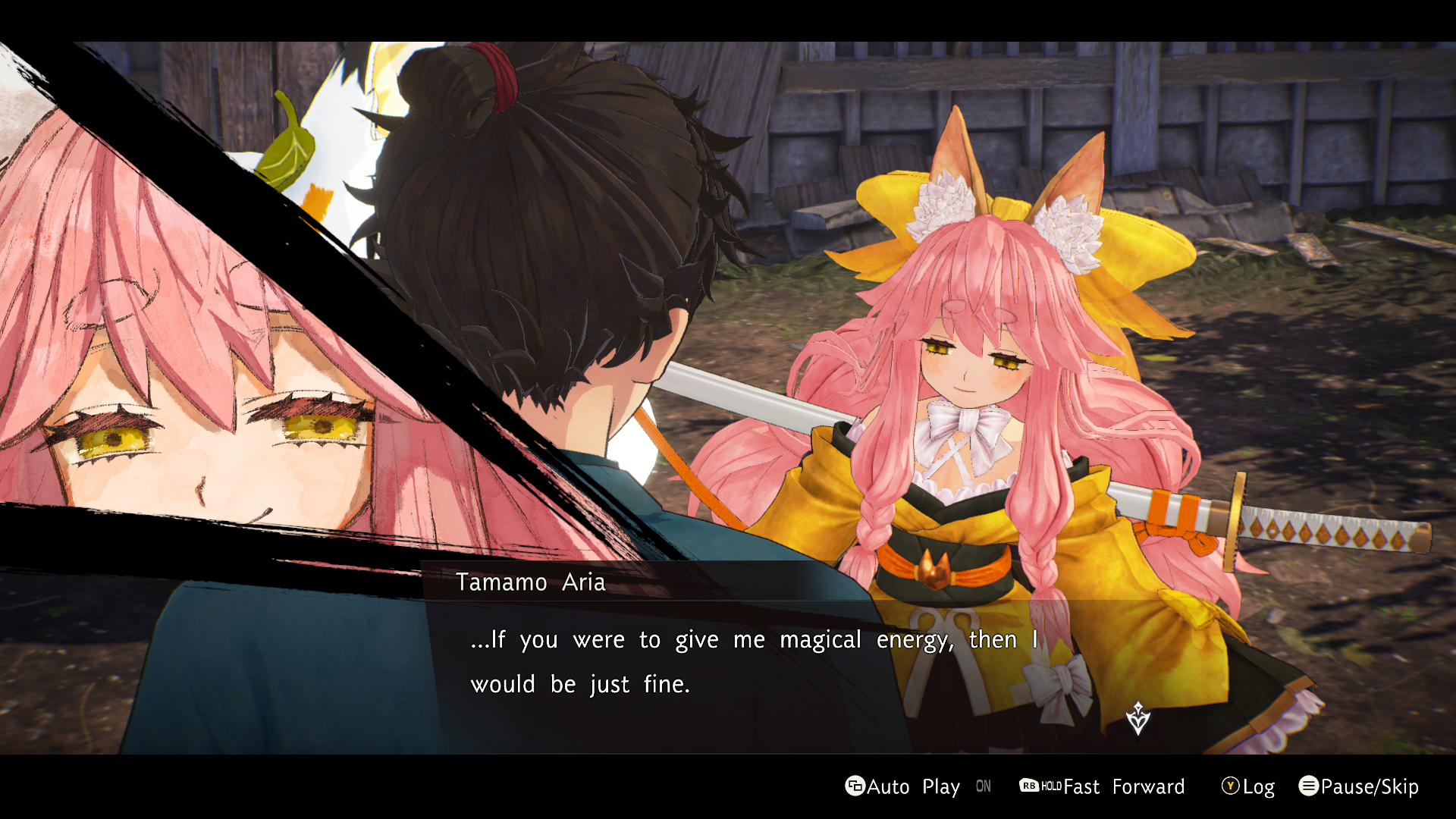This screenshot has width=1456, height=819.
Task: Select Pause/Skip for the cutscene
Action: pos(1358,786)
